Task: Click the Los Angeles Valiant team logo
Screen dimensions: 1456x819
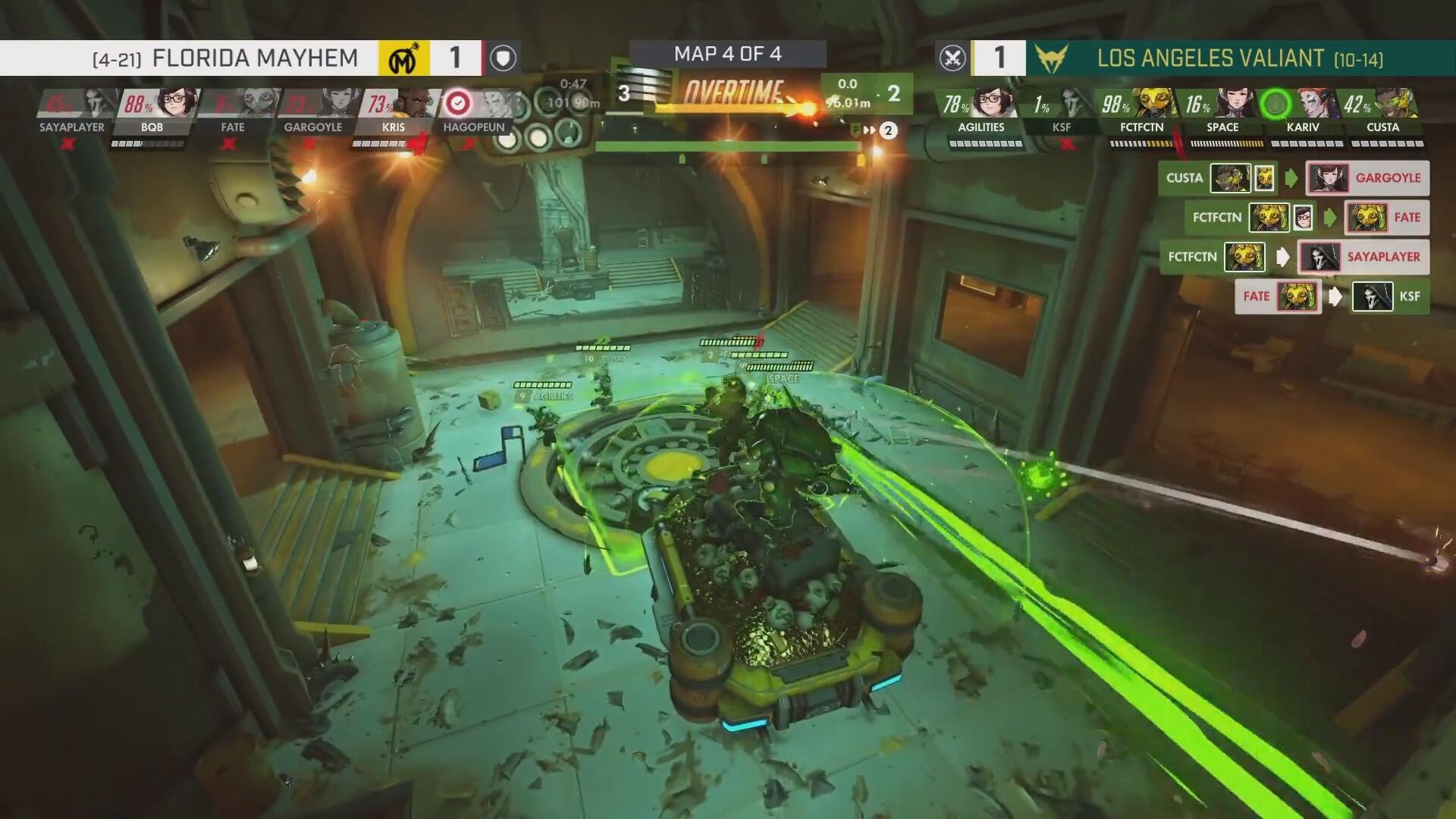Action: (x=1051, y=58)
